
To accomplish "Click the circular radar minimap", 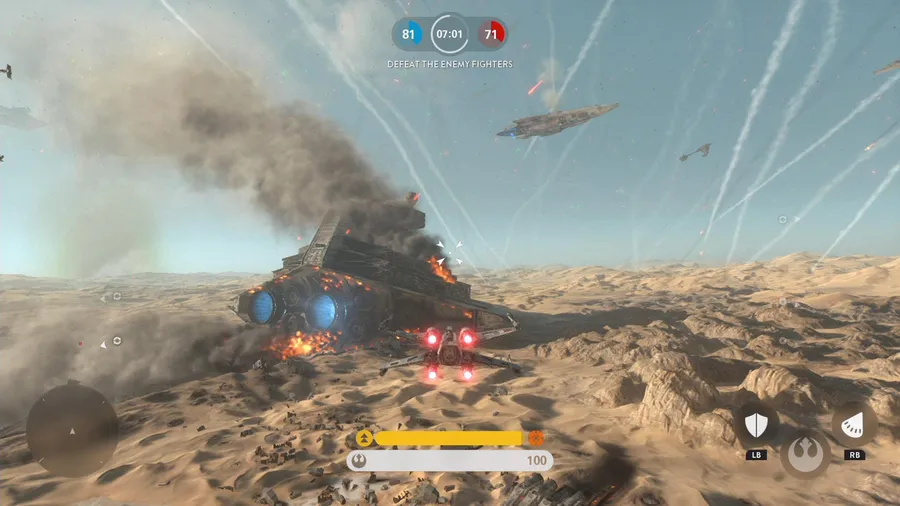I will pyautogui.click(x=72, y=429).
